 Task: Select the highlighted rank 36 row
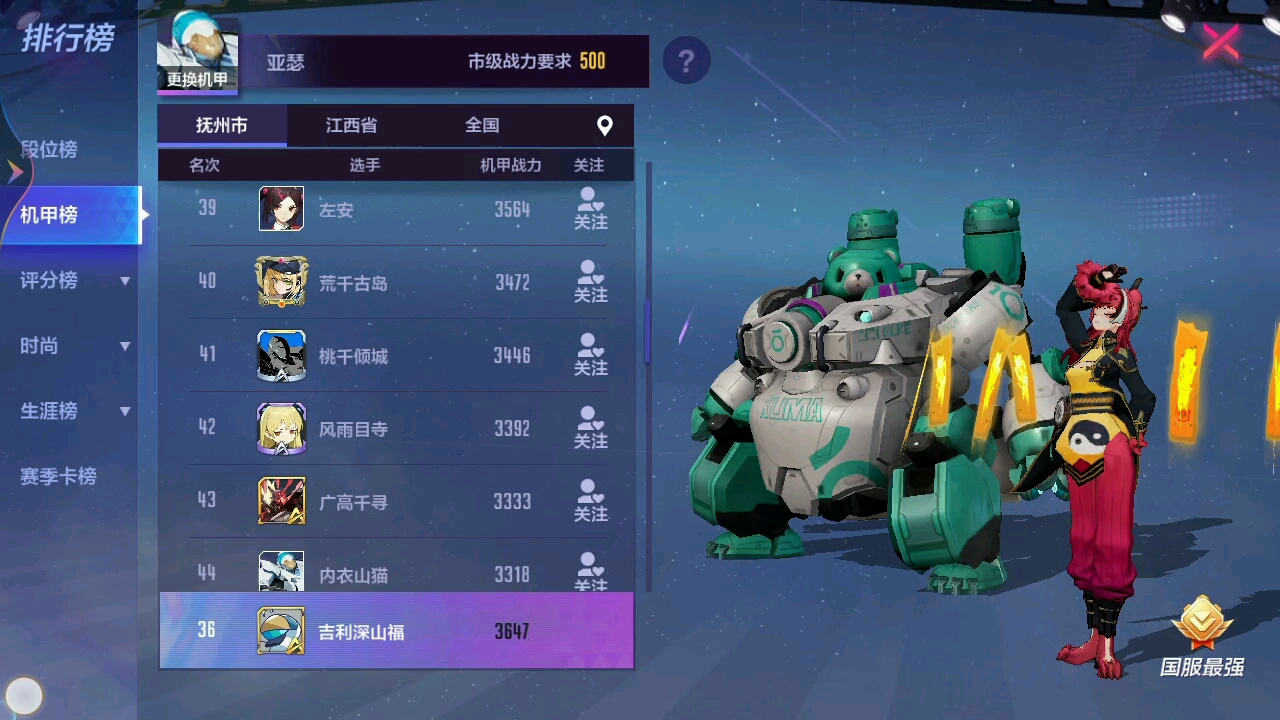[x=396, y=630]
